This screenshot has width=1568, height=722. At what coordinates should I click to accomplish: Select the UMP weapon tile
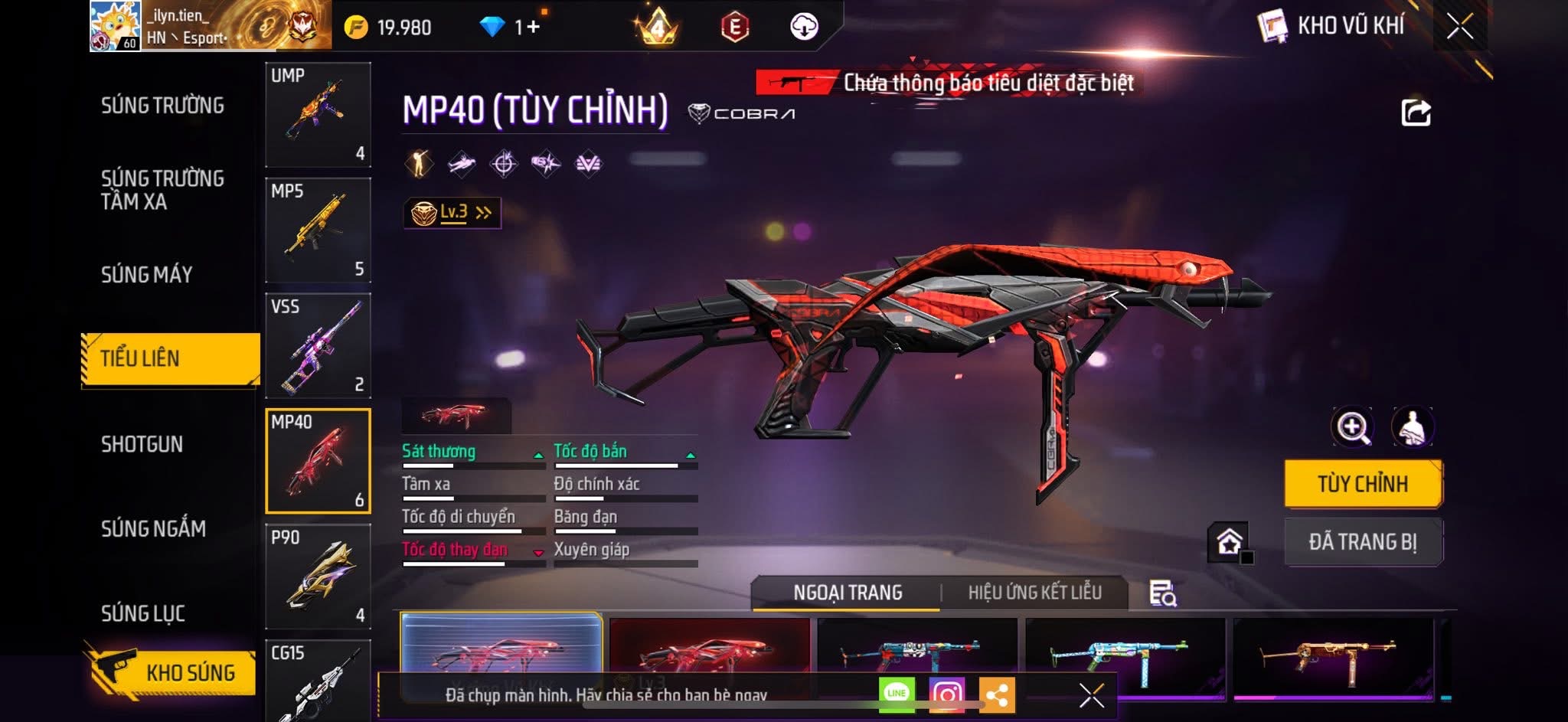click(318, 115)
